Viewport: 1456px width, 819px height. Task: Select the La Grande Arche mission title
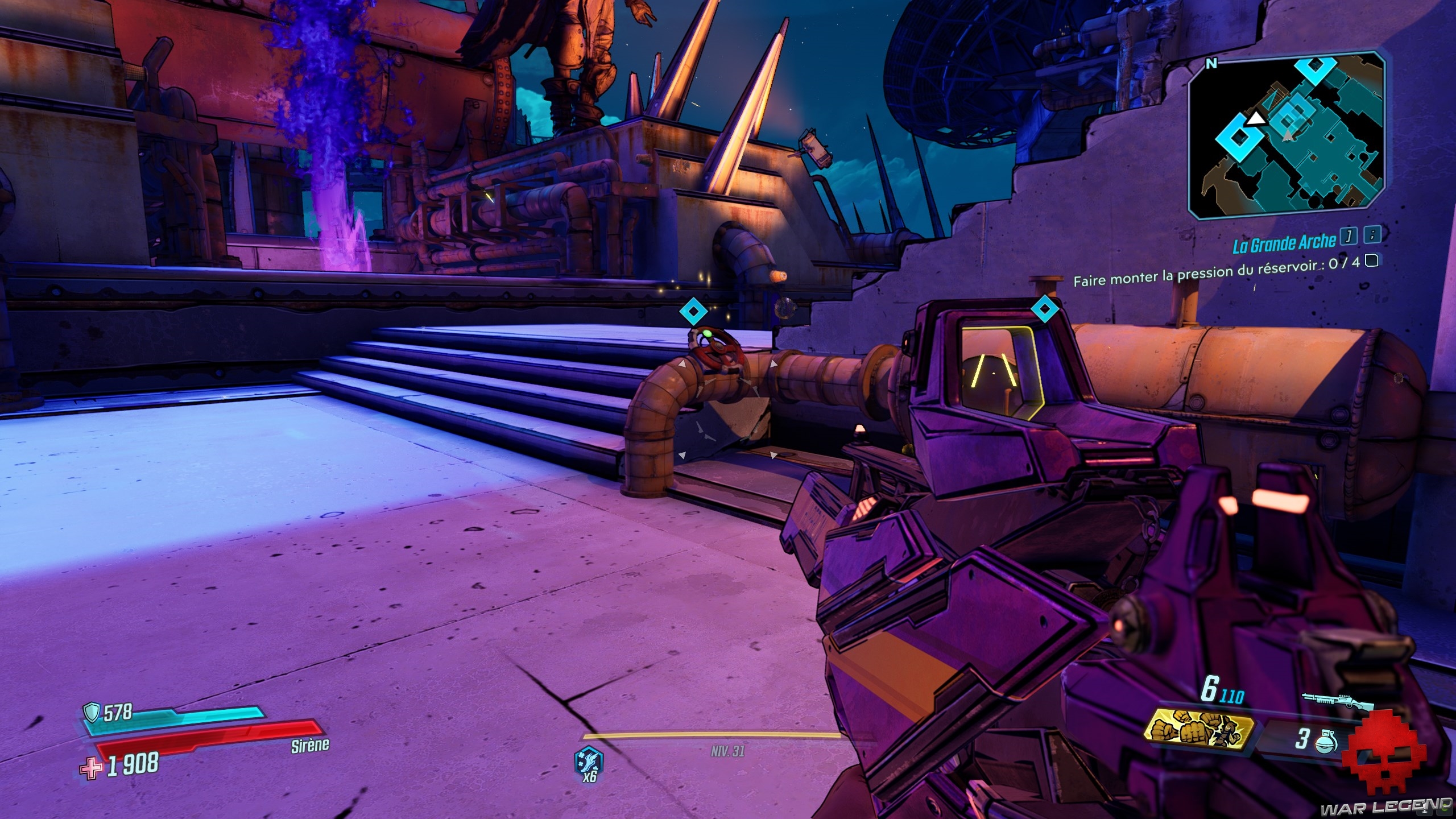pos(1284,244)
